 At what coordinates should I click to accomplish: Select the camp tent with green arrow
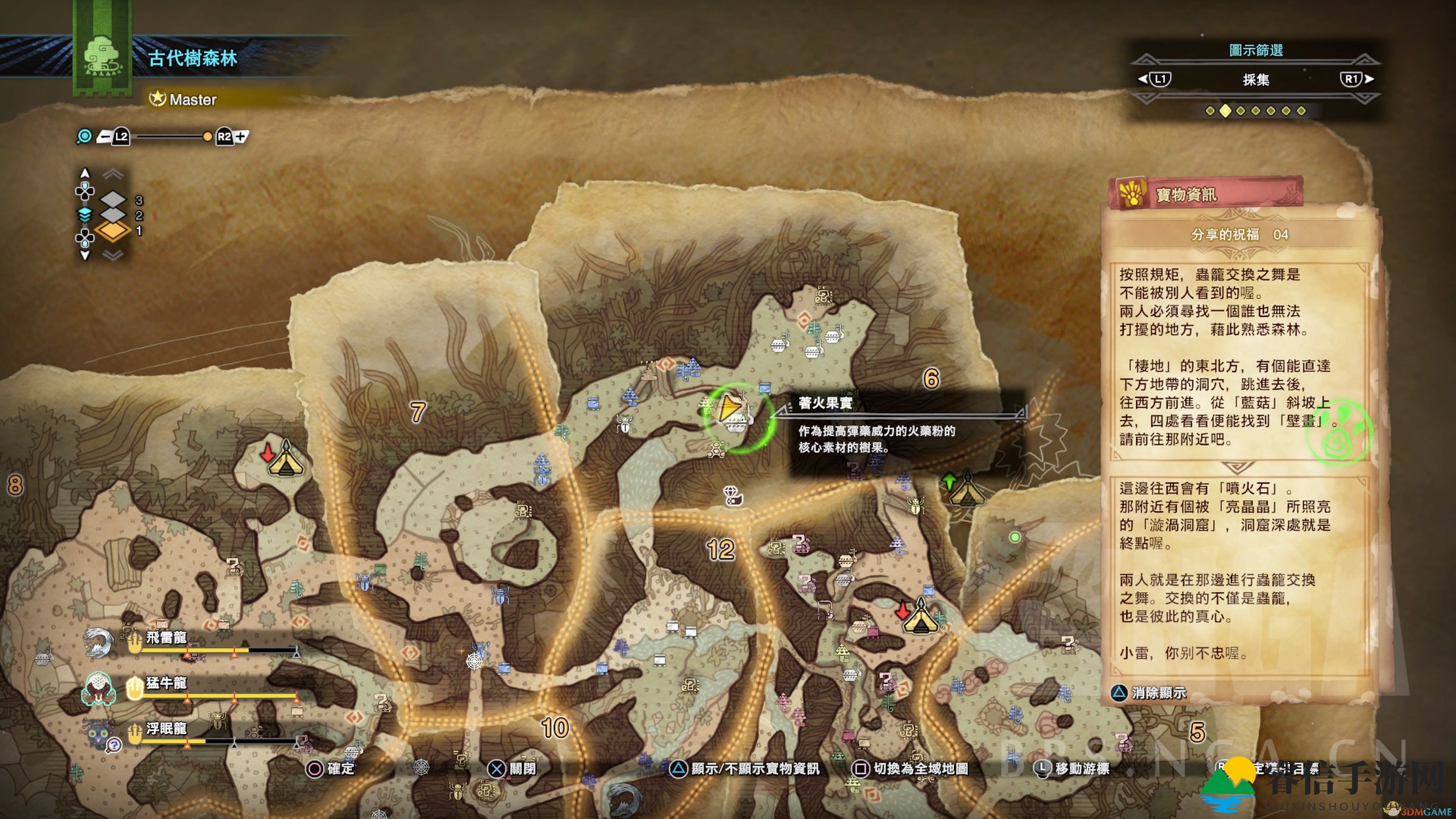coord(966,490)
